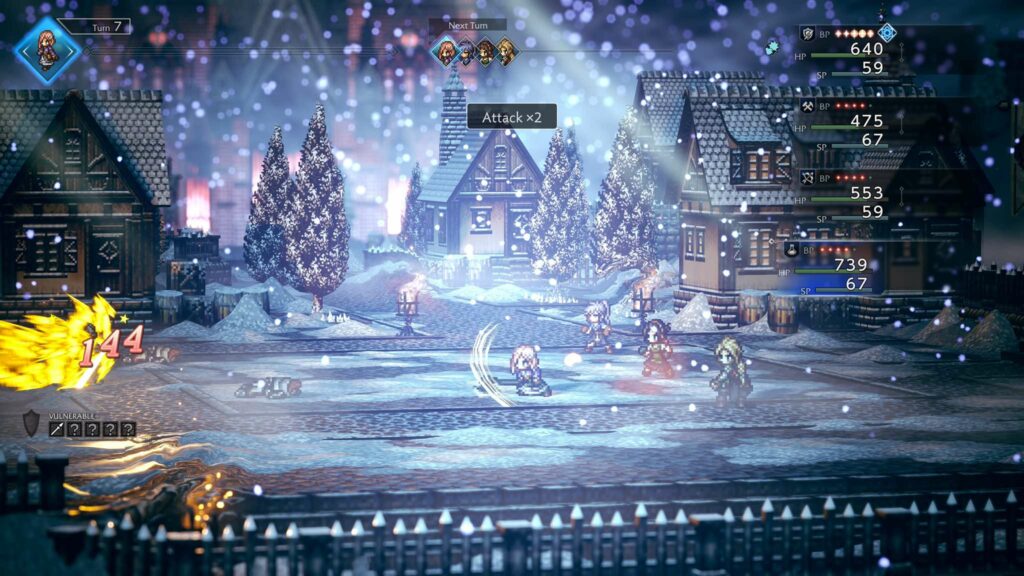Choose the party member with crossed hammers icon
The width and height of the screenshot is (1024, 576).
pos(806,105)
